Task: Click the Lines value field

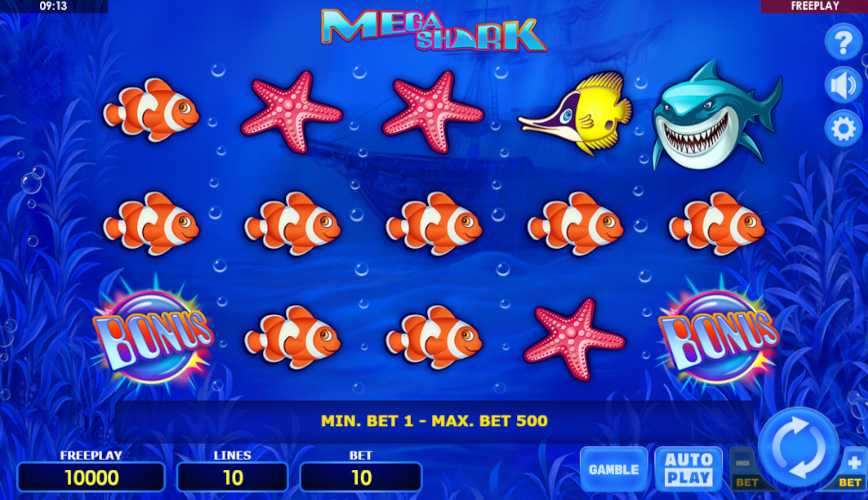Action: pyautogui.click(x=232, y=477)
